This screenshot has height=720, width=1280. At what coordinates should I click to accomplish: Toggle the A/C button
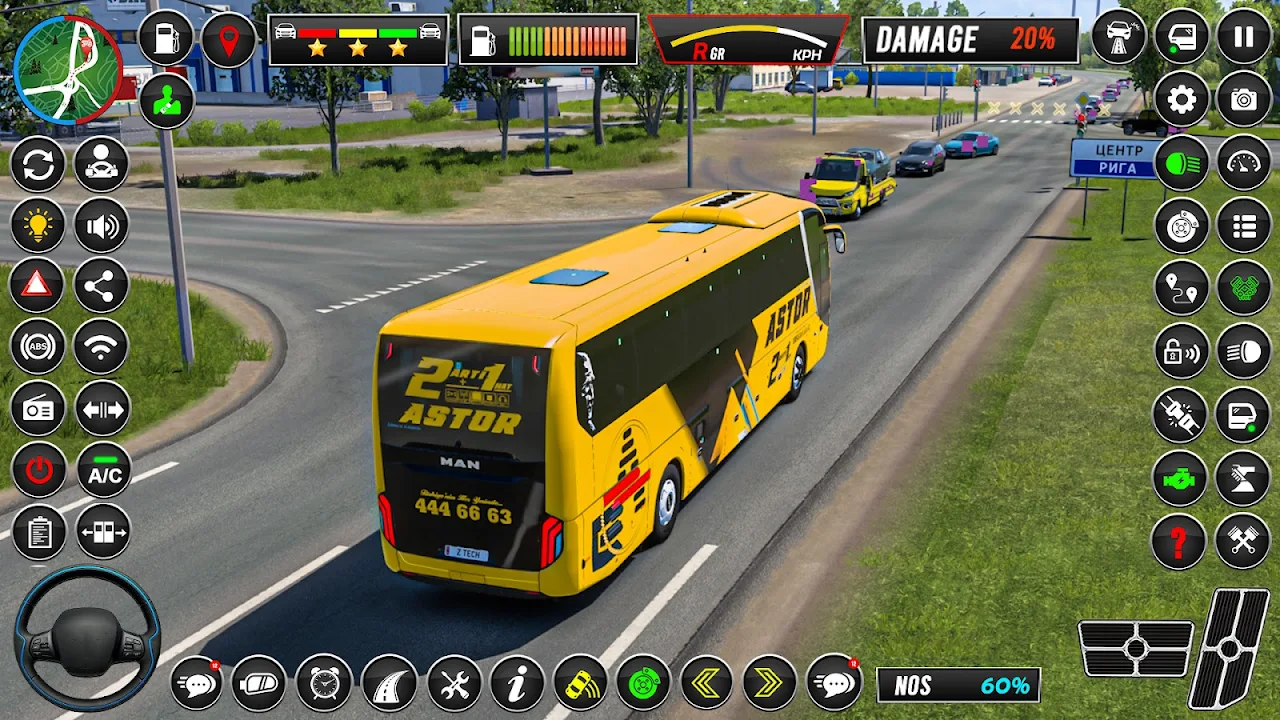pos(104,470)
